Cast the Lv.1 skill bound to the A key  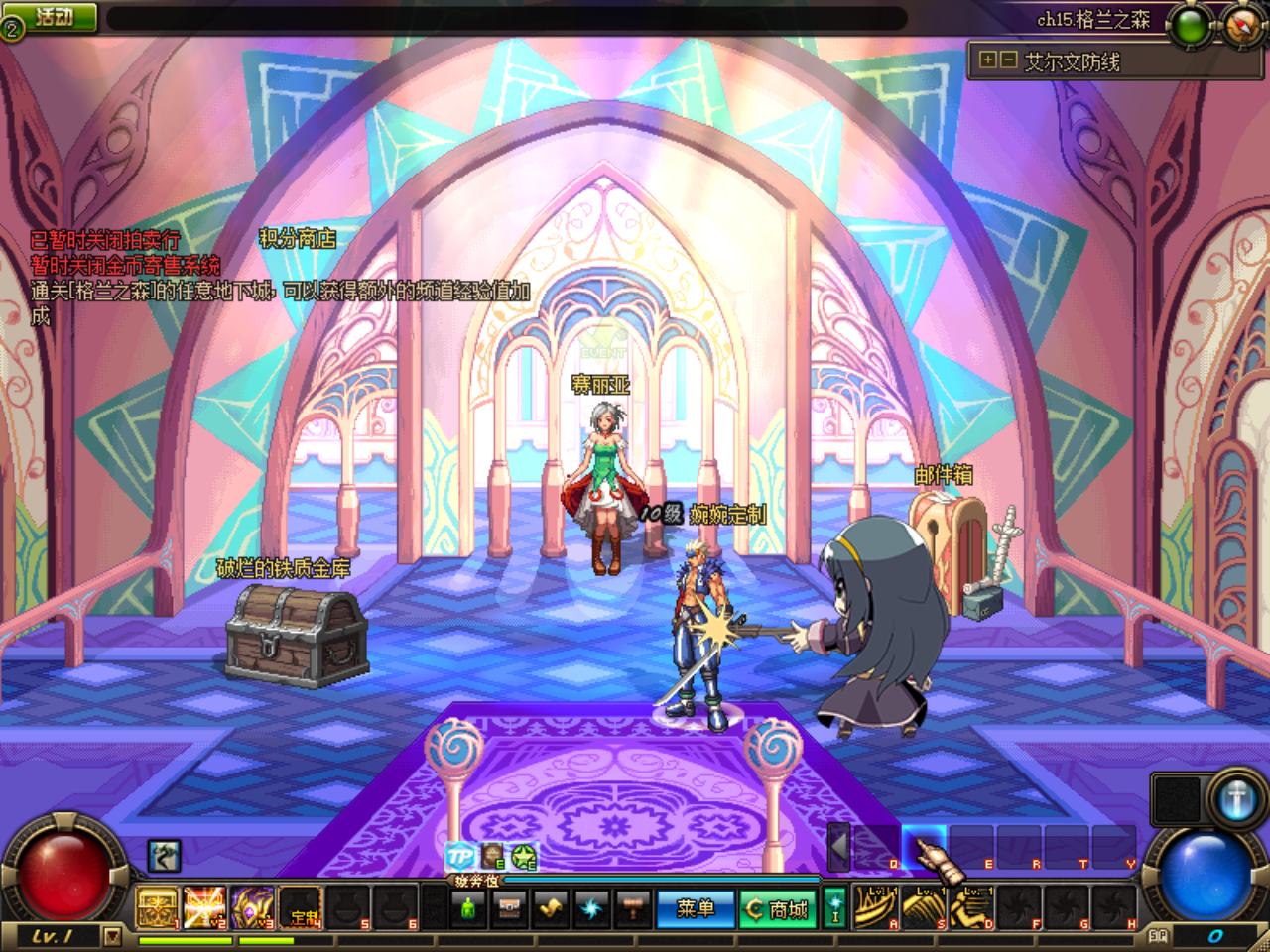click(874, 905)
